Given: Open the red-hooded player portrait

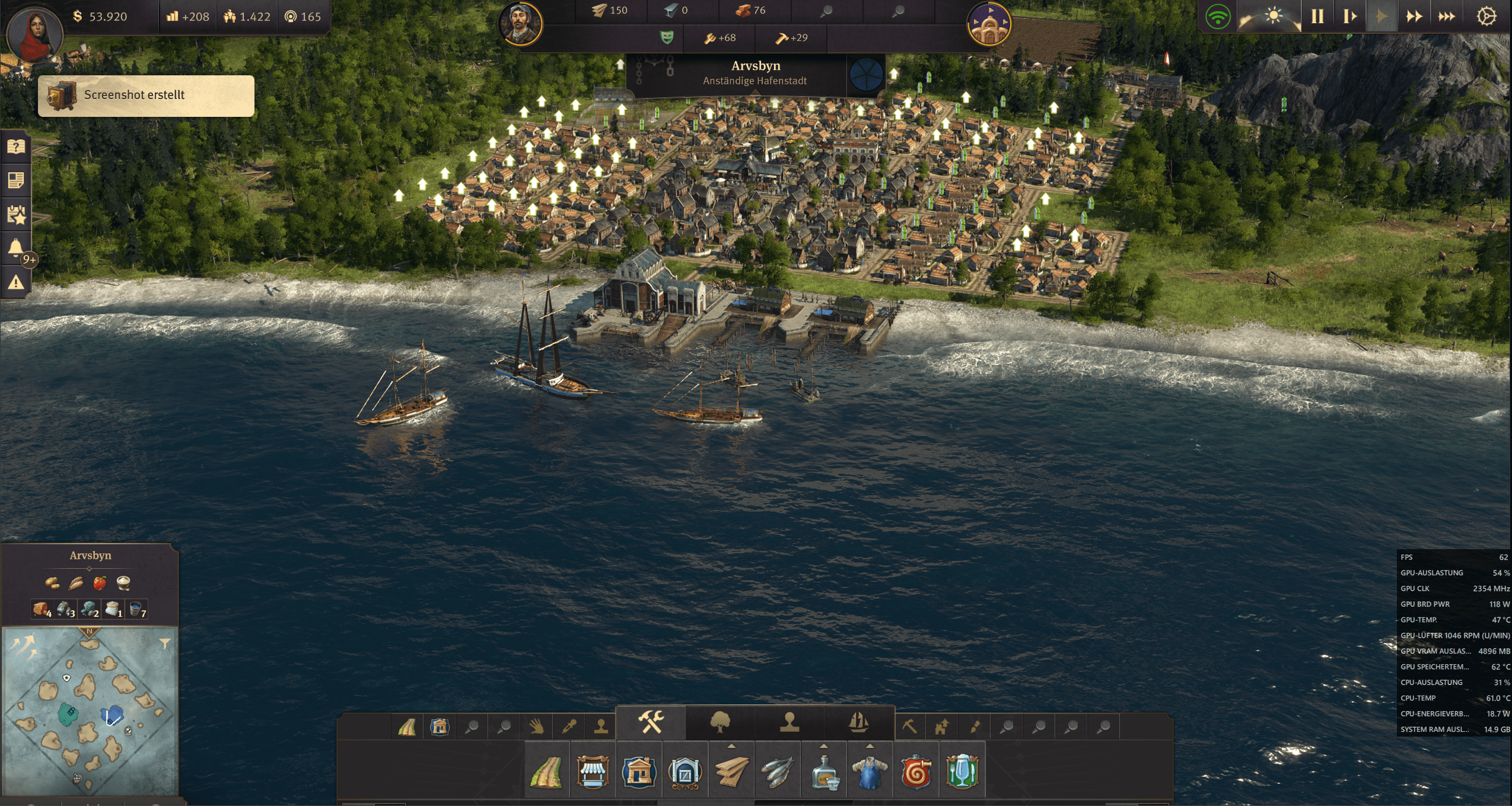Looking at the screenshot, I should point(34,34).
